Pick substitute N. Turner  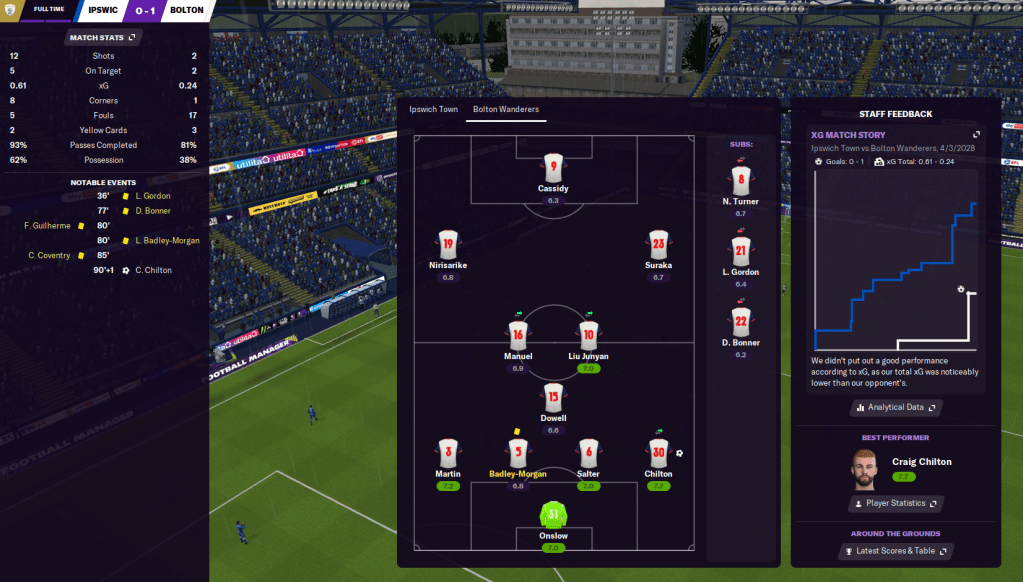tap(740, 180)
